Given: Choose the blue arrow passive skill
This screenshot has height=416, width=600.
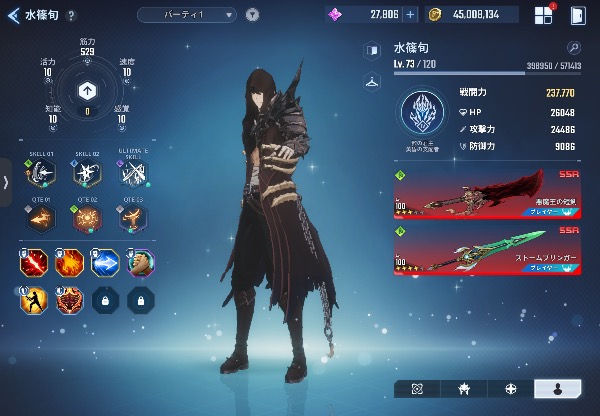Looking at the screenshot, I should tap(105, 263).
